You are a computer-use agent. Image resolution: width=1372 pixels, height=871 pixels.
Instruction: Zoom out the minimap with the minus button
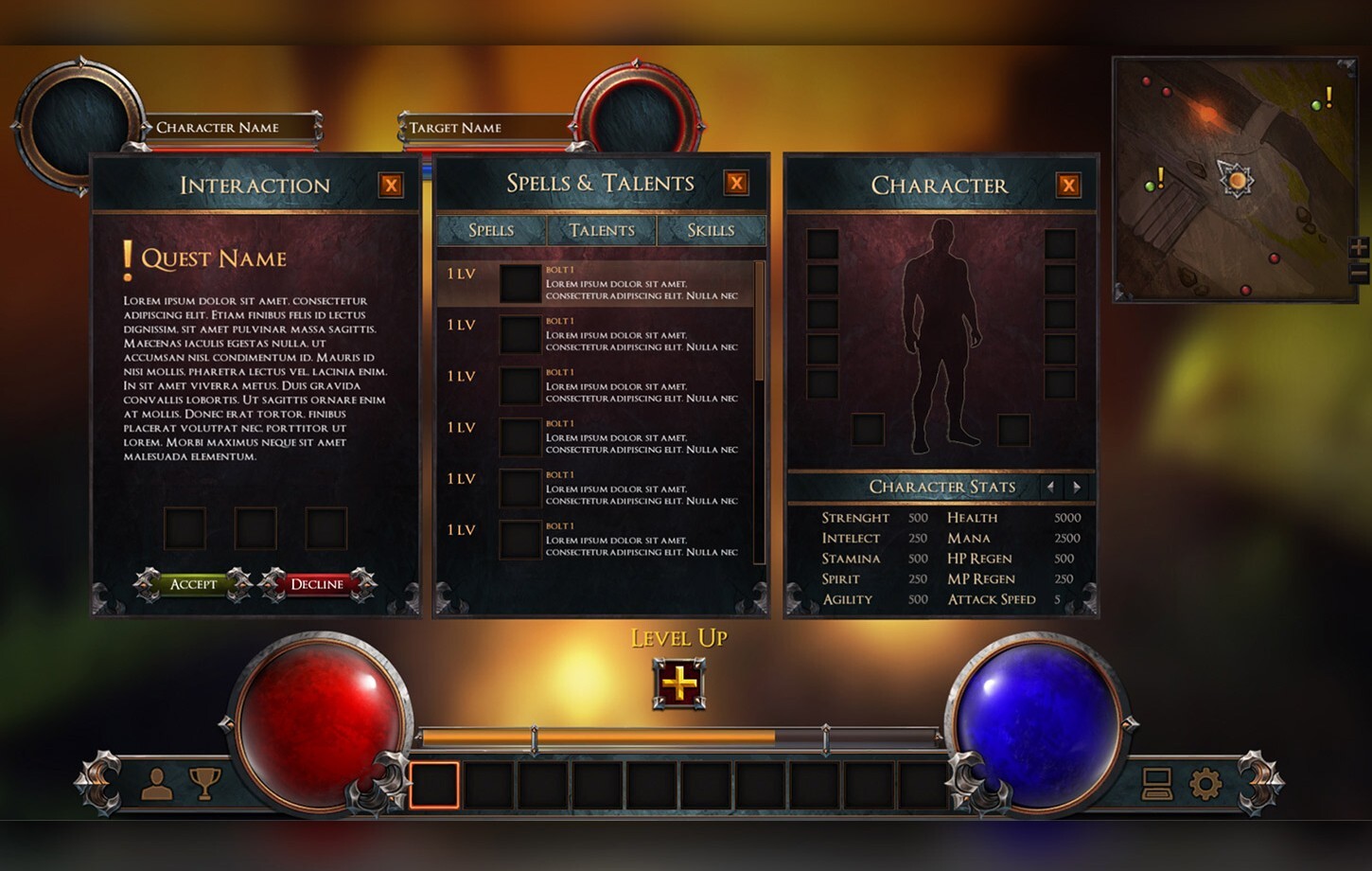pyautogui.click(x=1357, y=275)
